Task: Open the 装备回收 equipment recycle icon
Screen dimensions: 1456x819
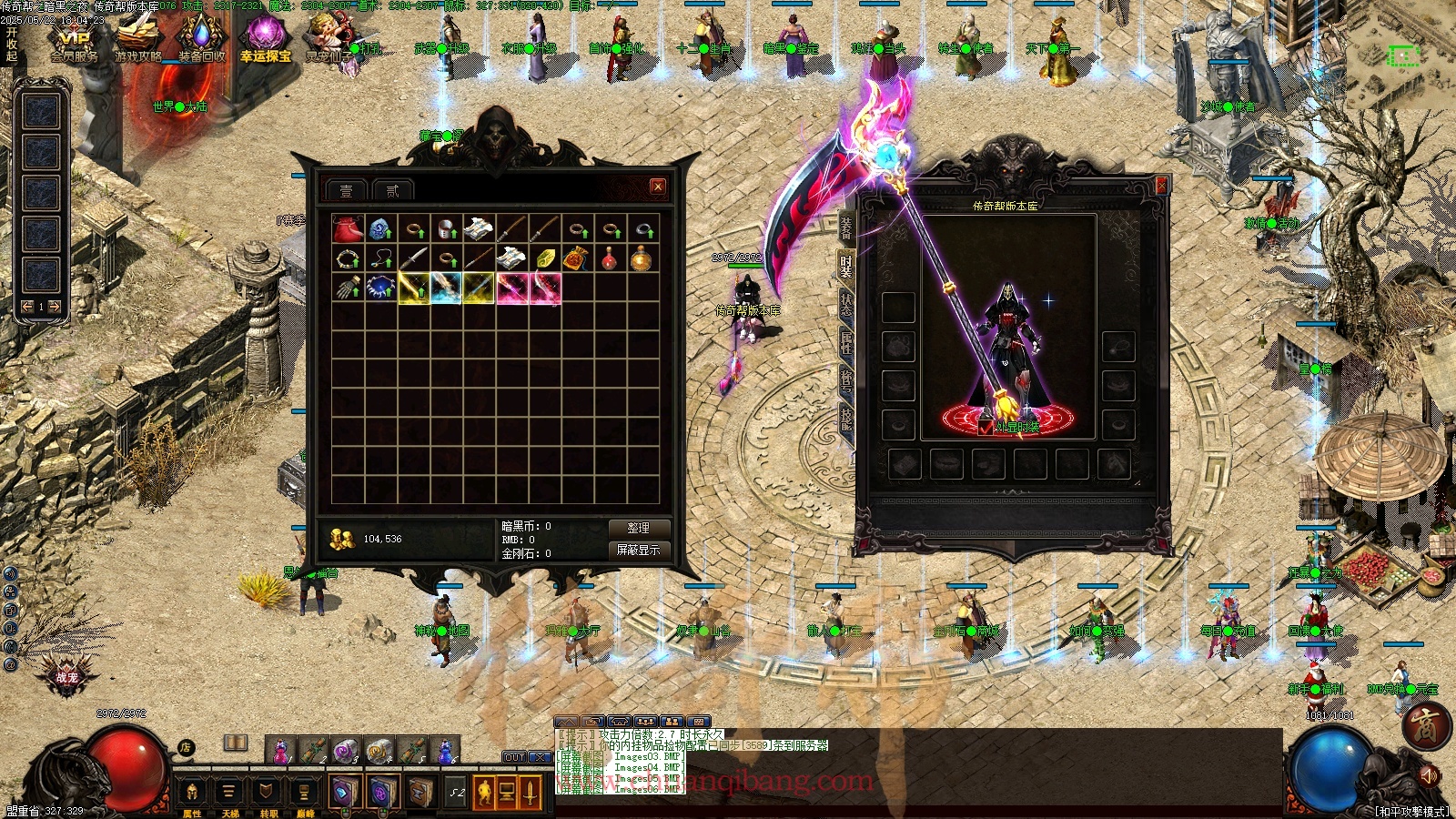Action: [201, 41]
